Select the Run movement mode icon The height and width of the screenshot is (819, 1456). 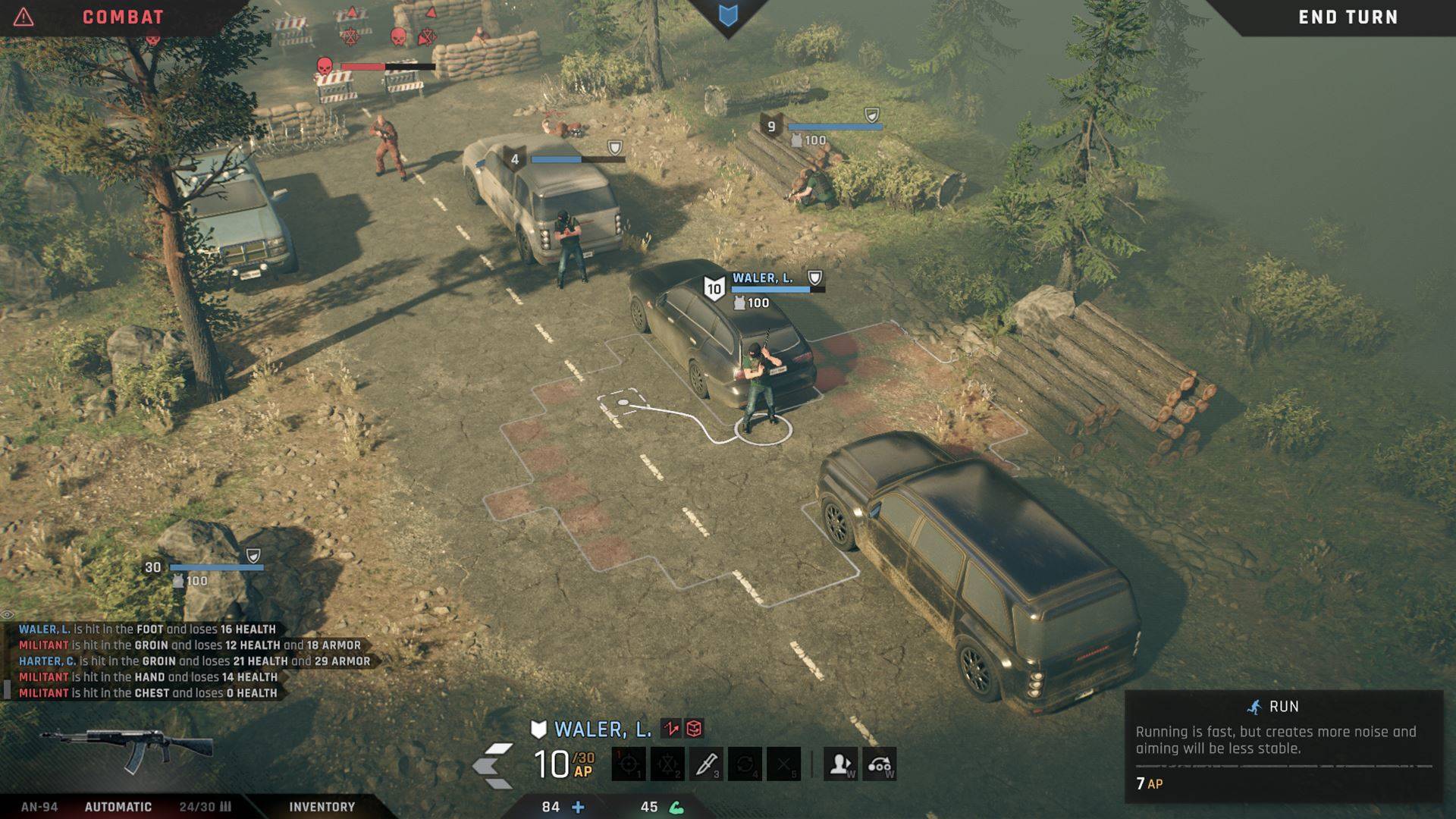point(880,764)
